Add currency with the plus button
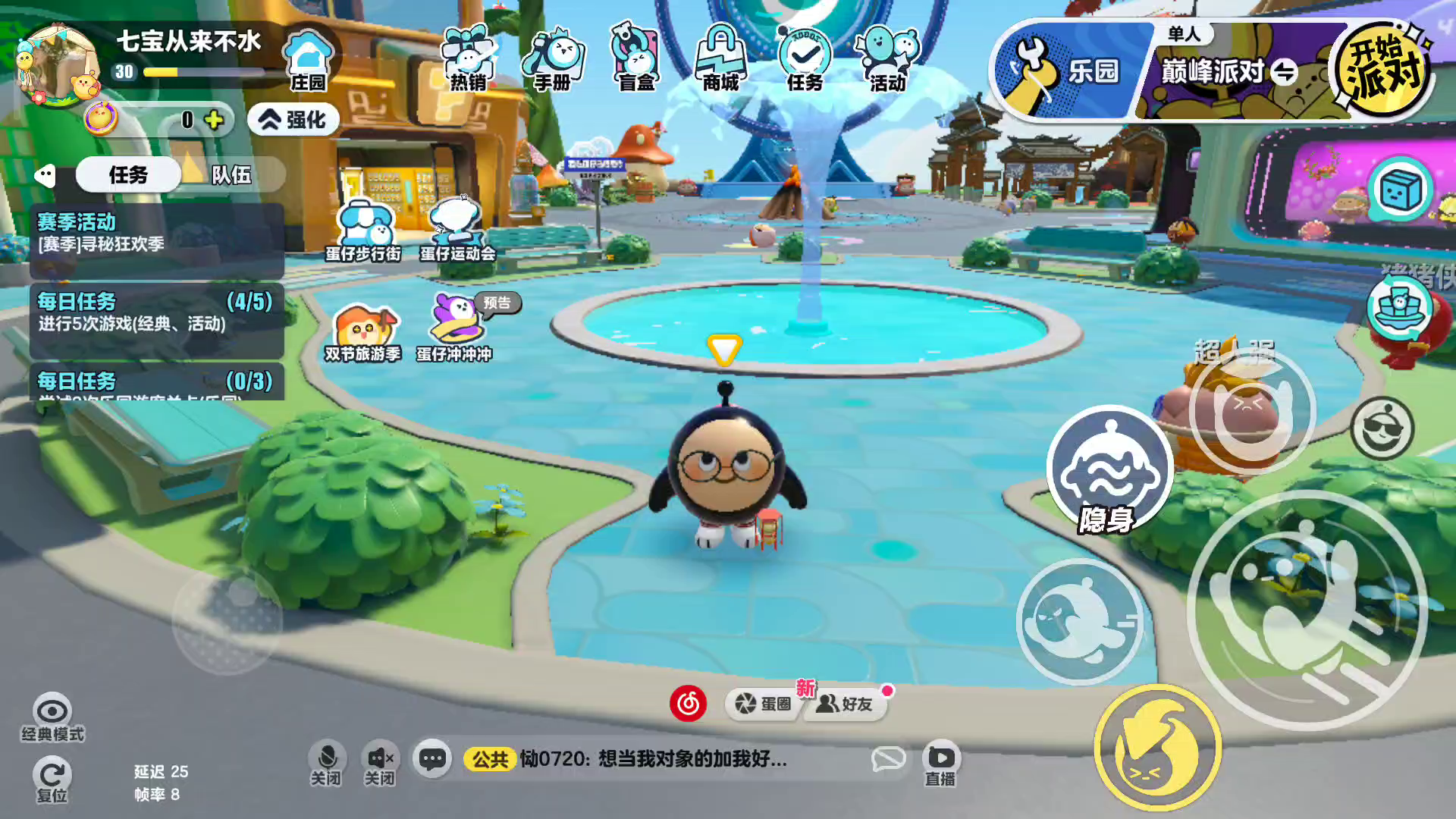The height and width of the screenshot is (819, 1456). tap(214, 120)
